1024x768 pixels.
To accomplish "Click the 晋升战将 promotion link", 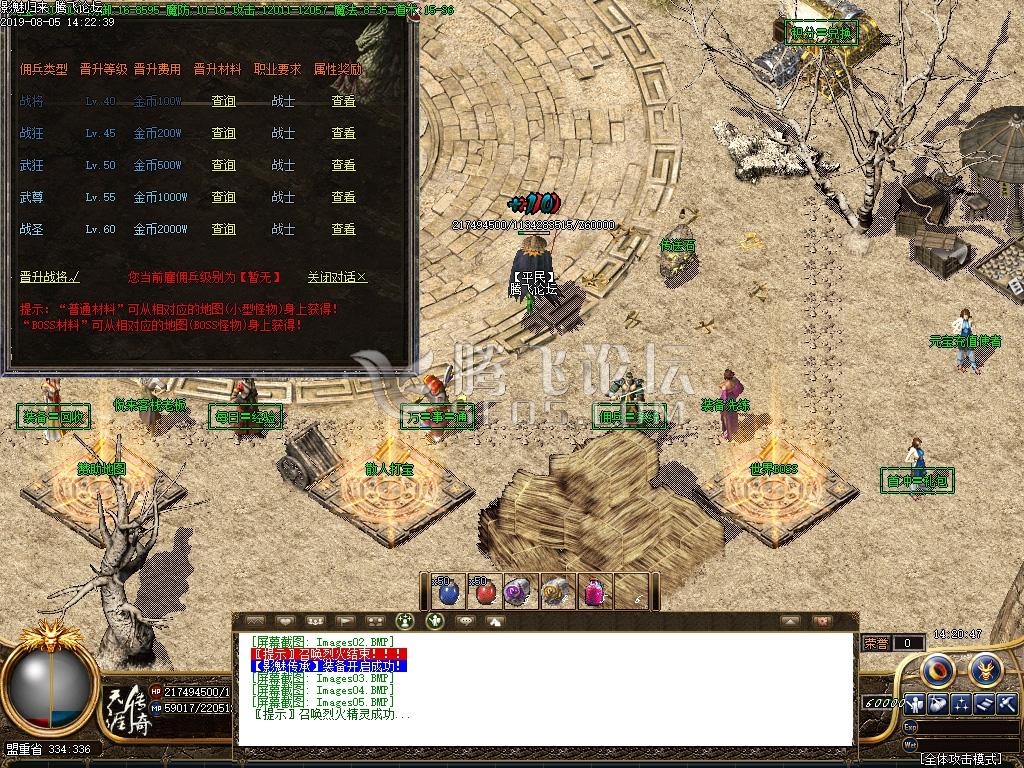I will coord(49,277).
